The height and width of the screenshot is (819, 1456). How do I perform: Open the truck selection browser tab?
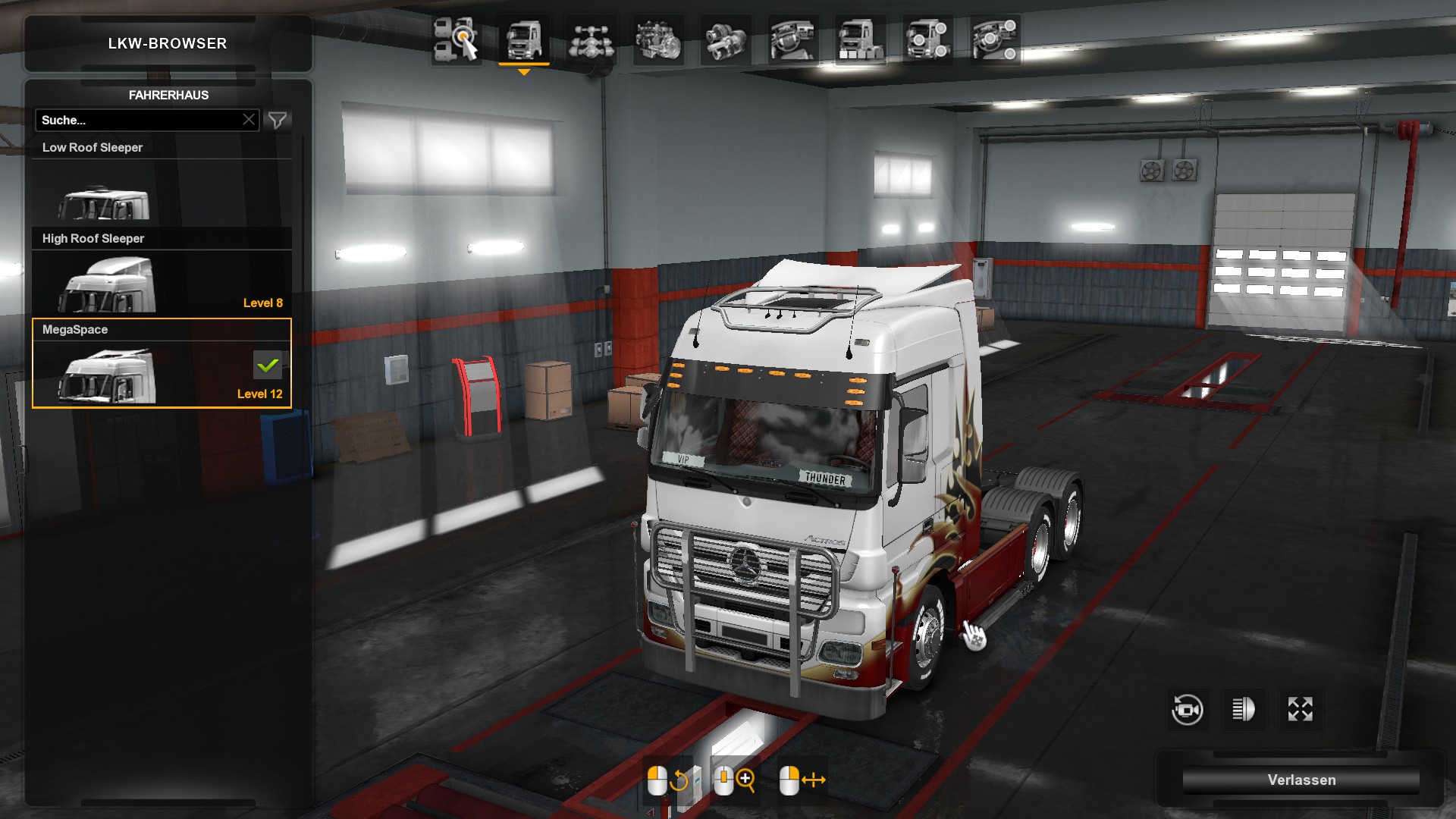[456, 39]
